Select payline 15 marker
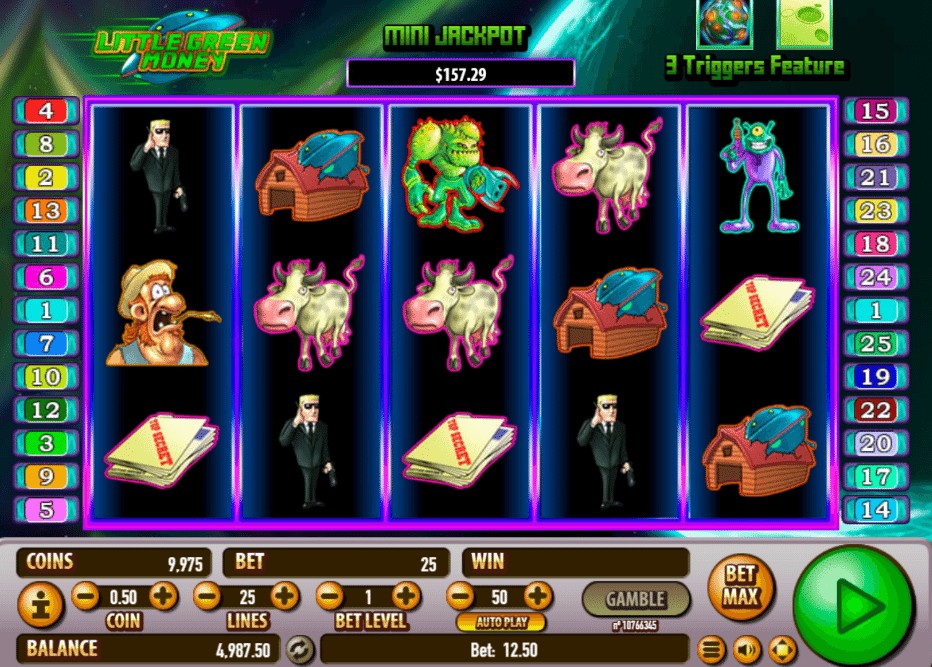The image size is (932, 667). [x=875, y=111]
